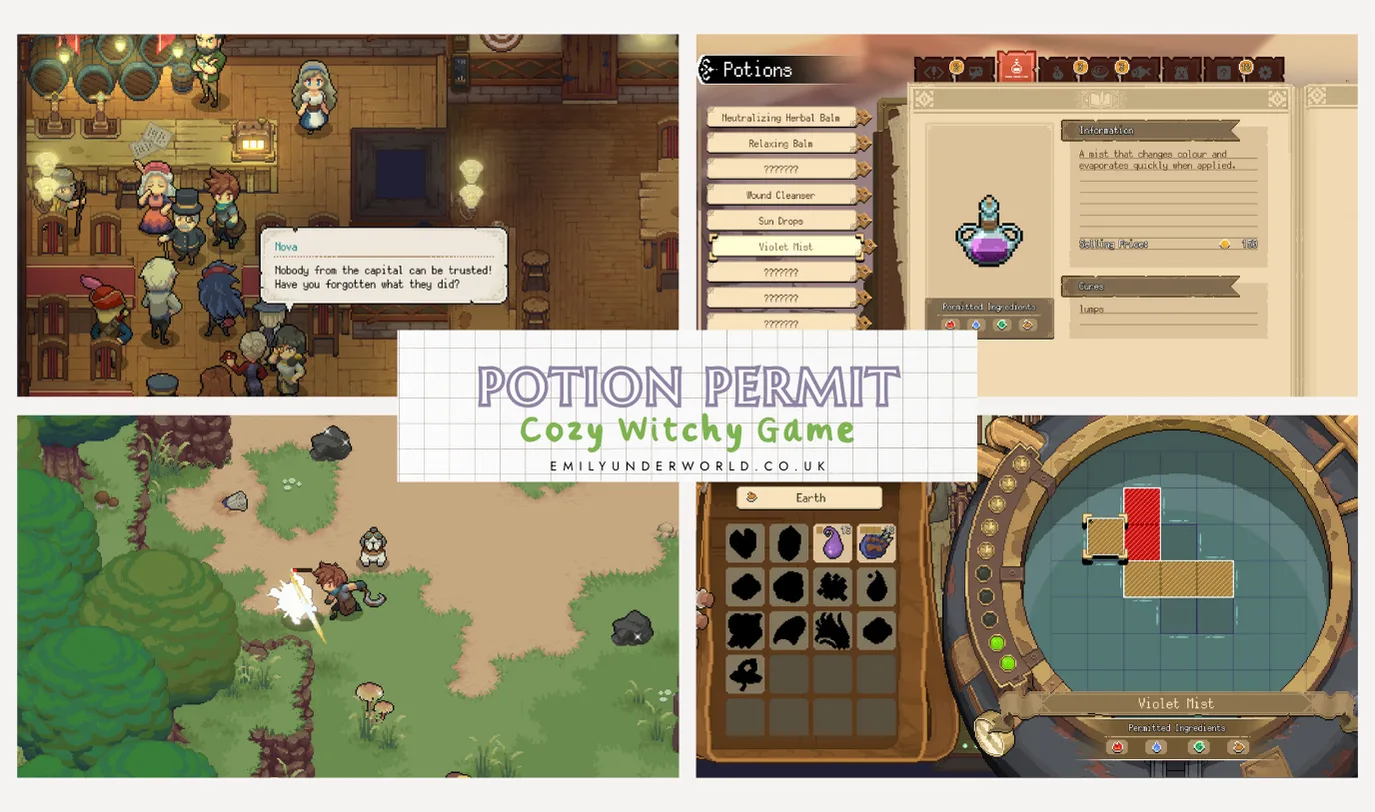This screenshot has height=812, width=1375.
Task: Select the flask icon on the highlighted red tab
Action: point(1015,68)
